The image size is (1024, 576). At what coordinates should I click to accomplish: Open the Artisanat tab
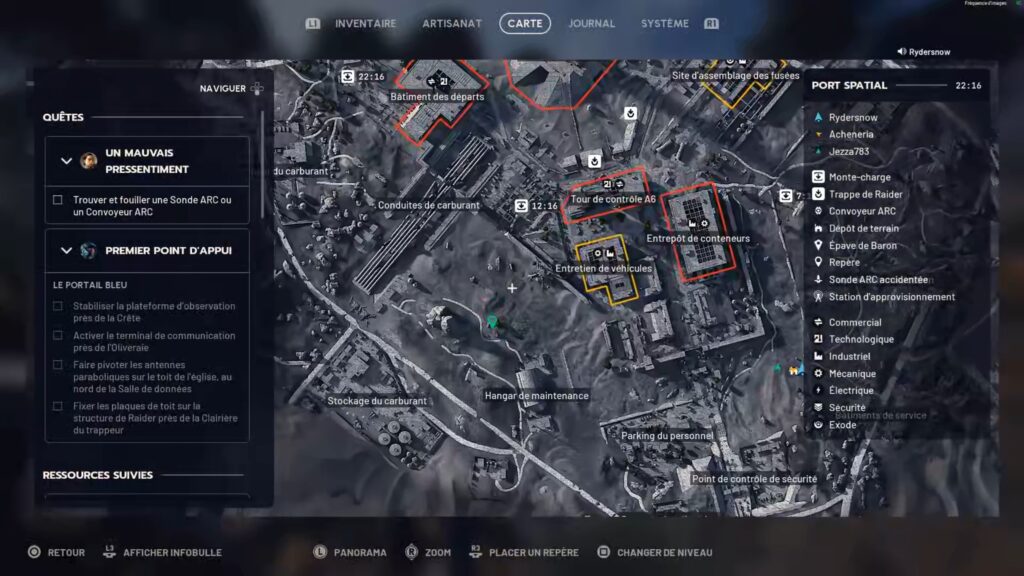452,23
